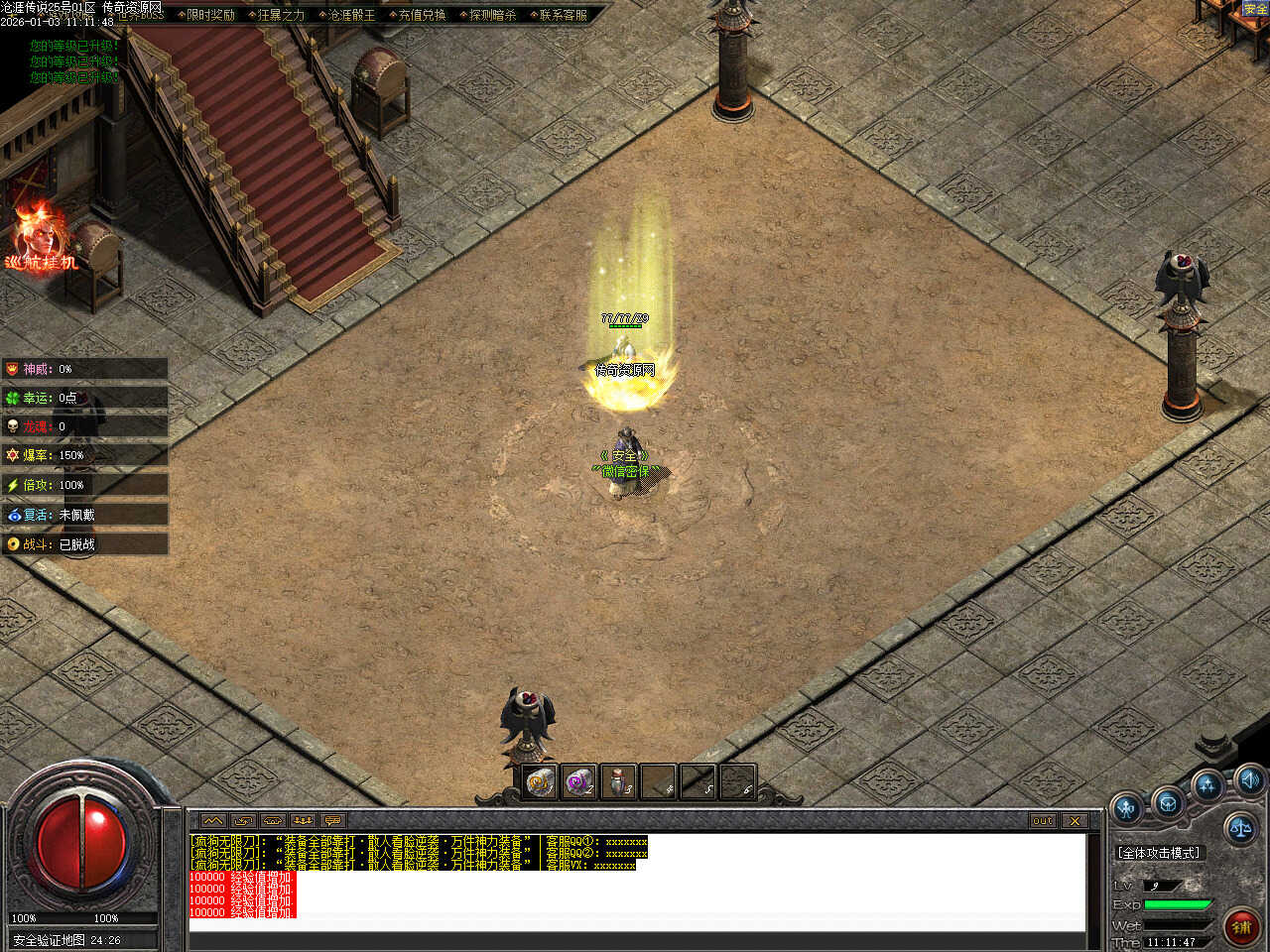Contact support via 联系客服

[x=563, y=15]
